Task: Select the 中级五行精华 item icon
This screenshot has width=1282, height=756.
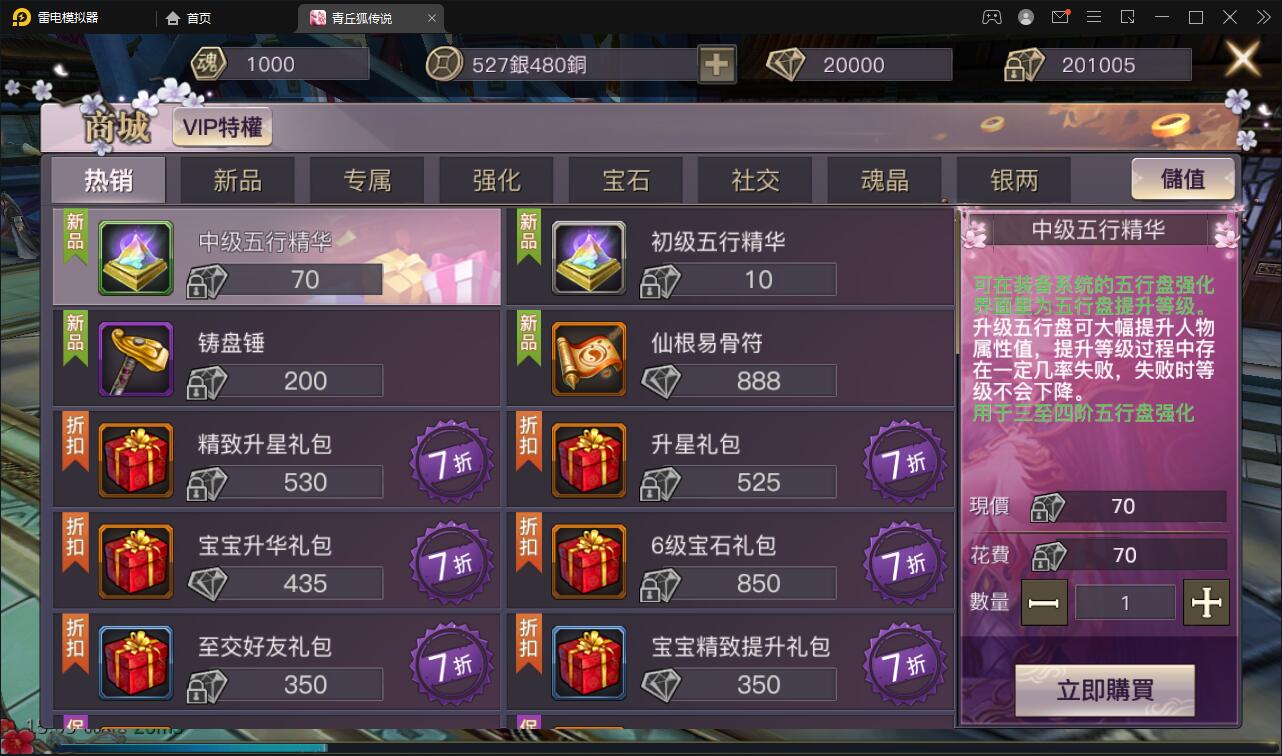Action: point(135,258)
